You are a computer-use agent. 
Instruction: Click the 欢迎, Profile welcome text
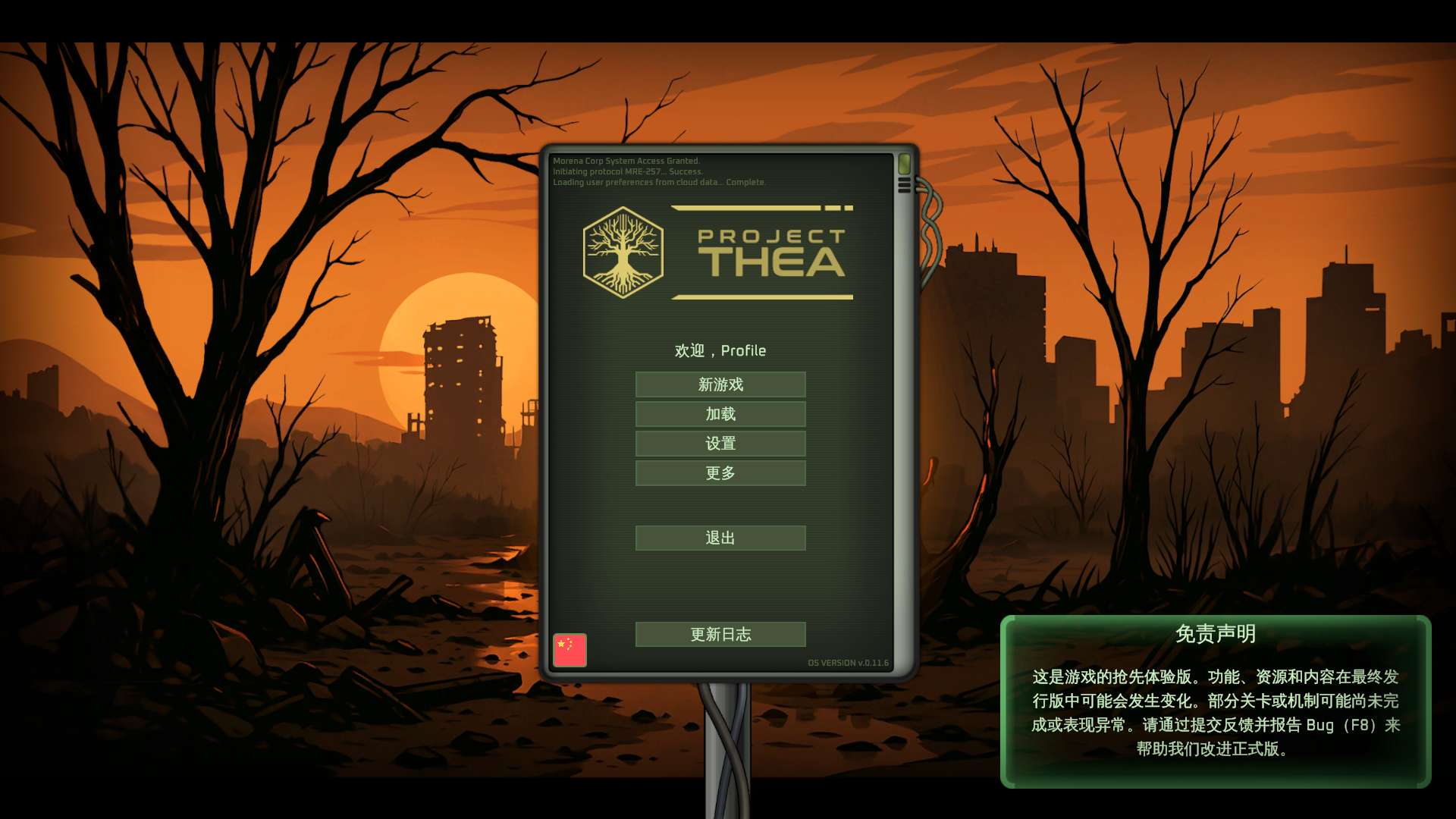[x=720, y=350]
